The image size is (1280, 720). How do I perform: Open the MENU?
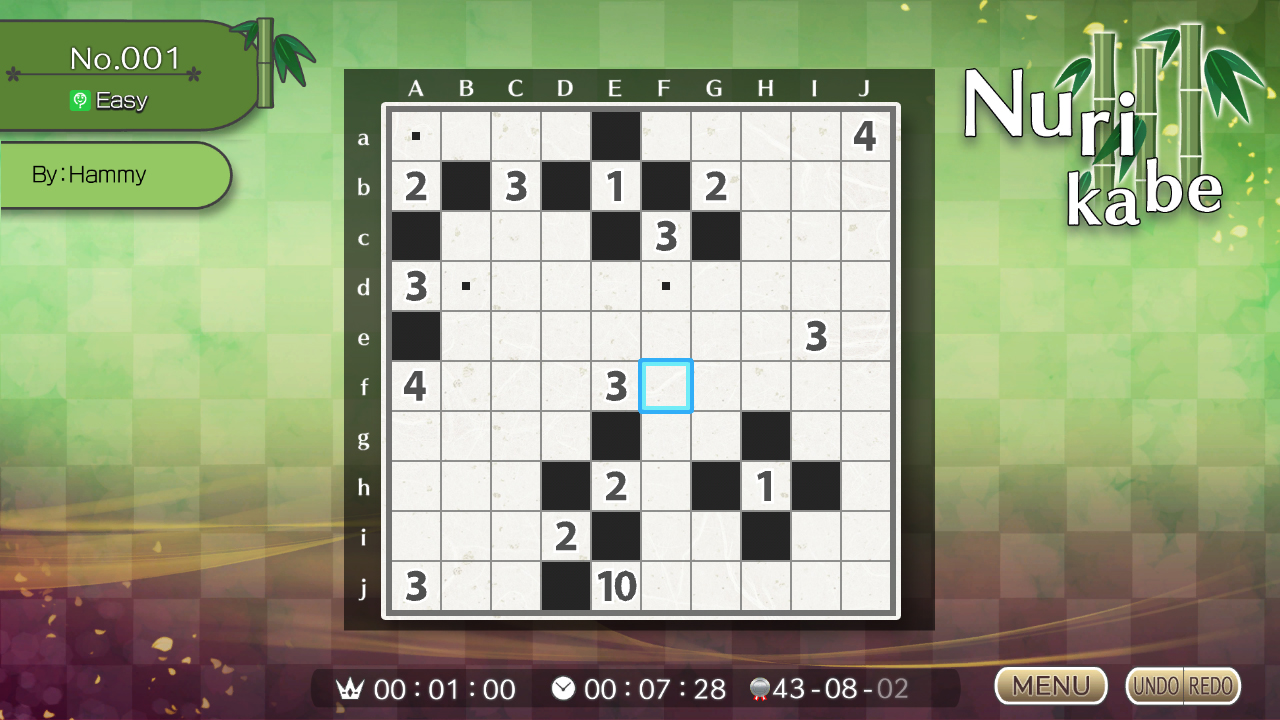coord(1050,686)
